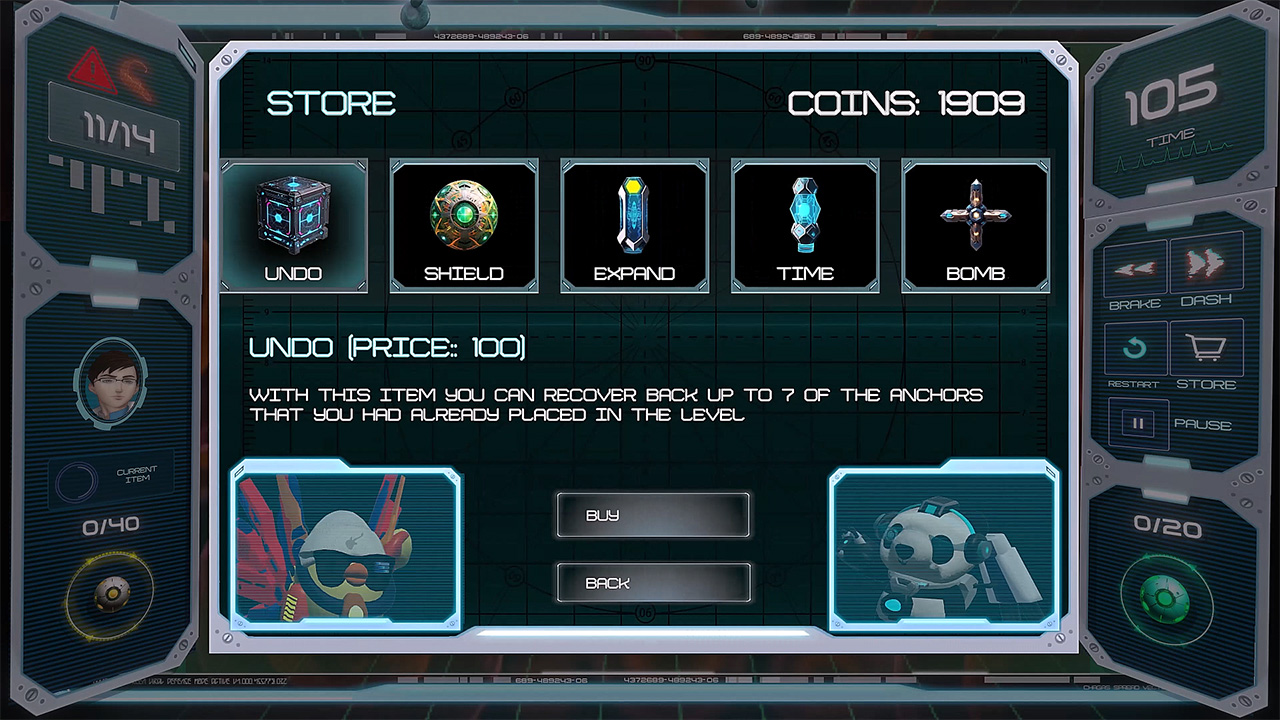This screenshot has height=720, width=1280.
Task: Select the EXPAND crystal item
Action: click(x=635, y=215)
